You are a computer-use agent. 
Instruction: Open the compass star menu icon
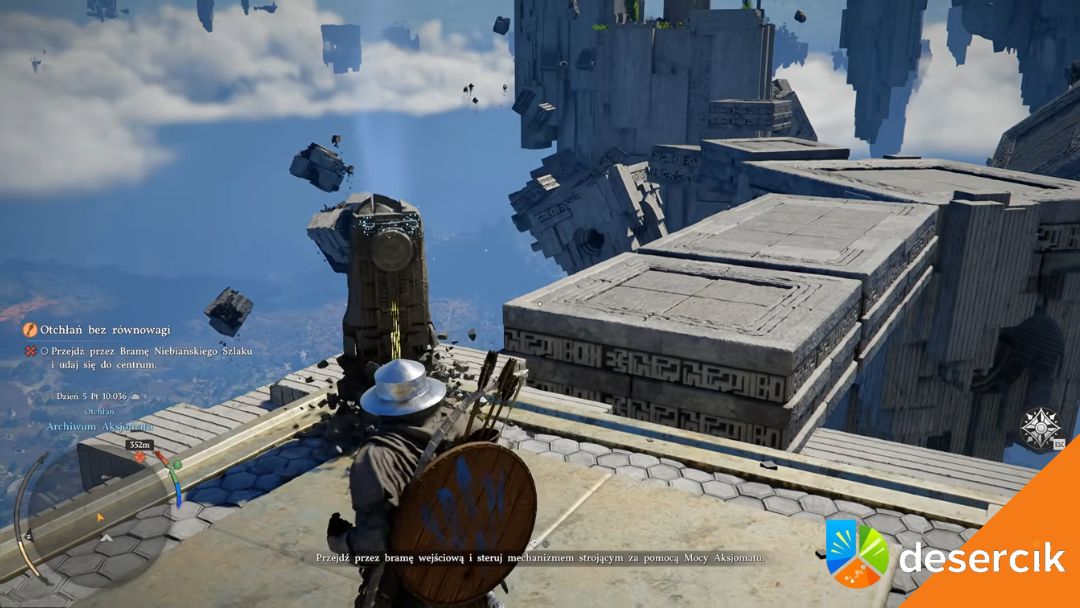(1039, 428)
